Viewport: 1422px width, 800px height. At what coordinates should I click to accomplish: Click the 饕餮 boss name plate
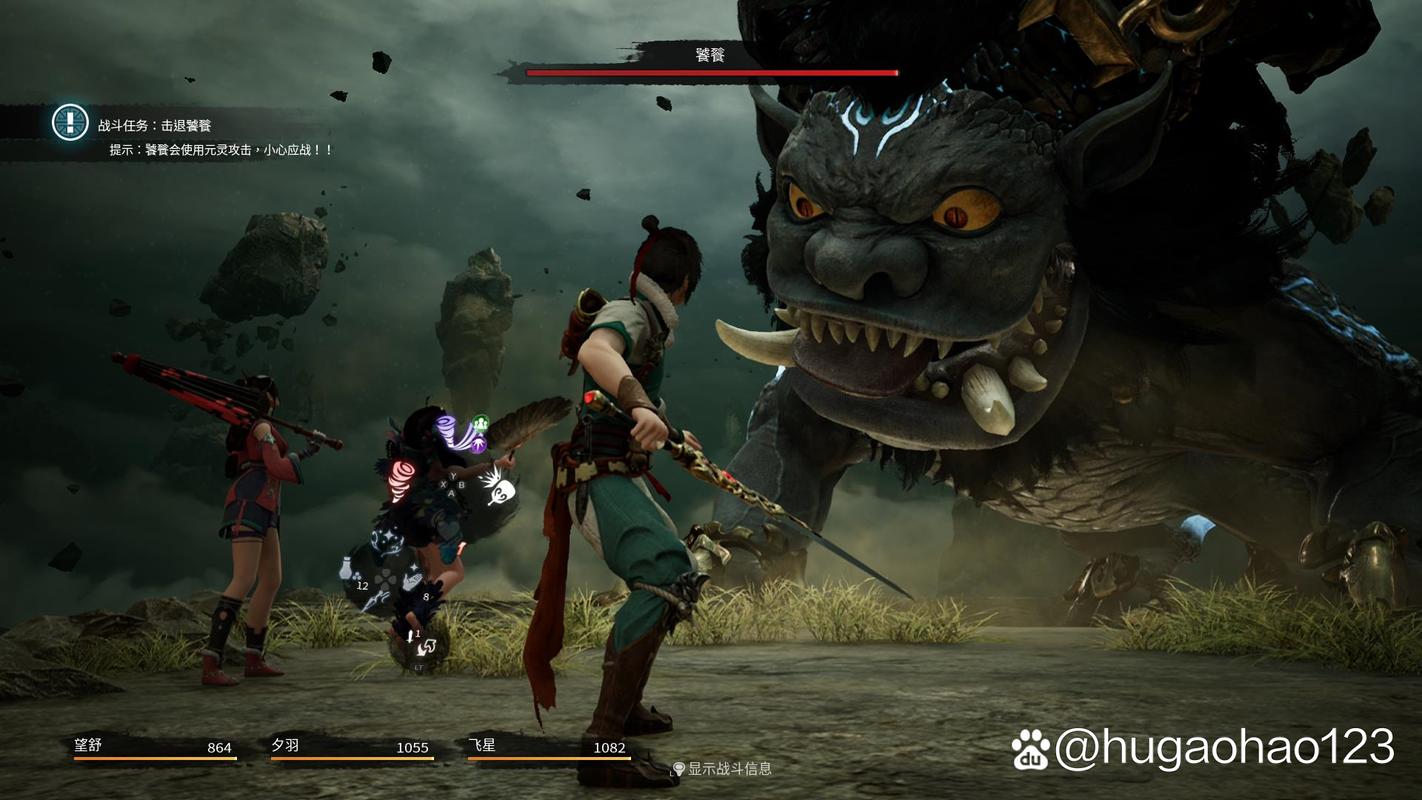[x=710, y=56]
